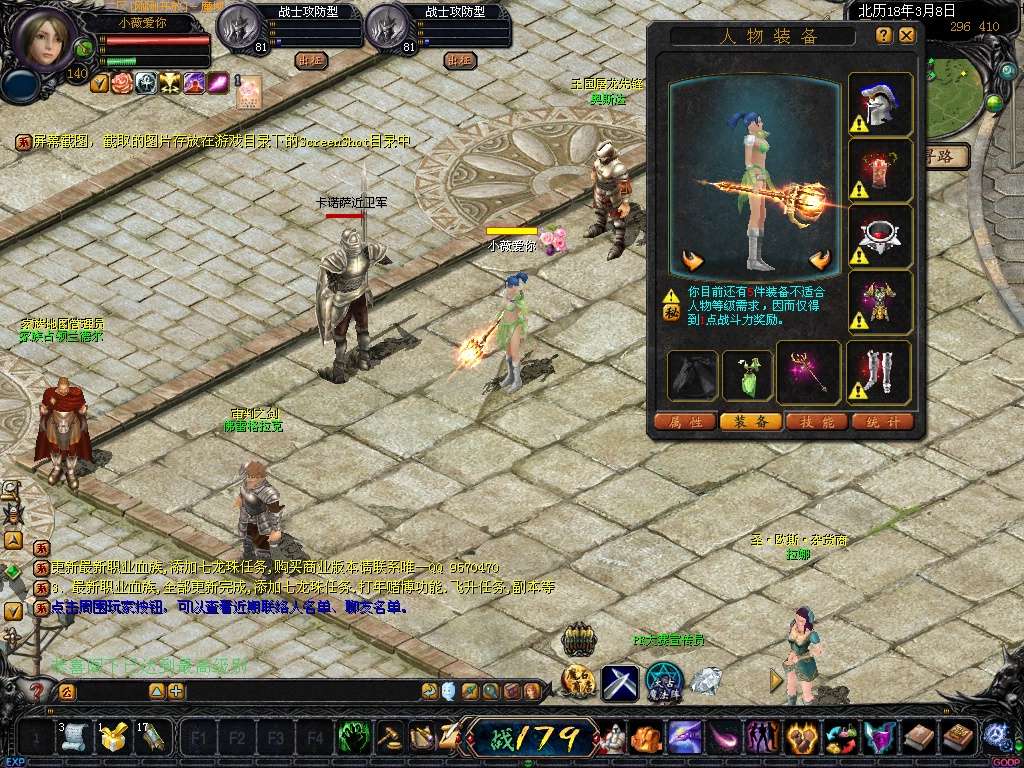Select the golden chest armor slot
Image resolution: width=1024 pixels, height=768 pixels.
(x=881, y=302)
